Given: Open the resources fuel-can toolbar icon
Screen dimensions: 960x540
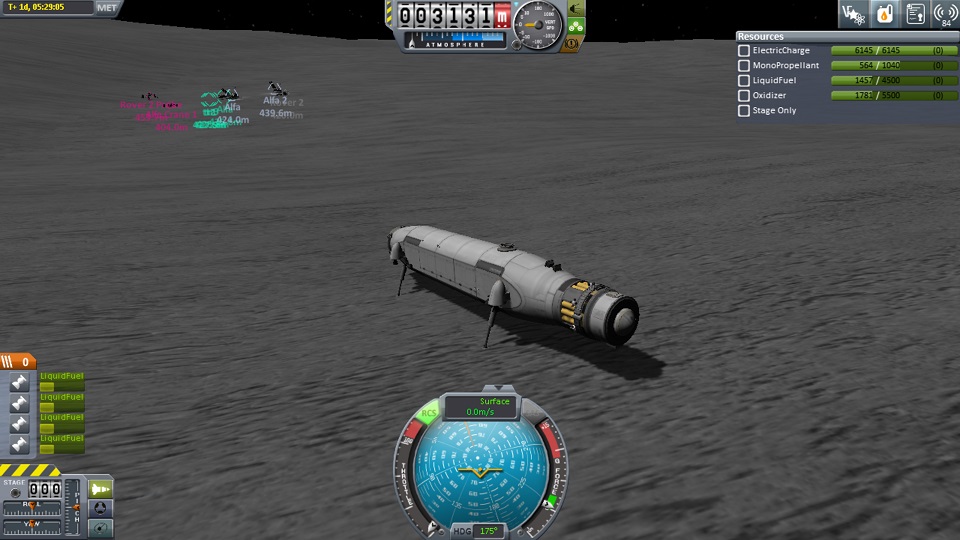Looking at the screenshot, I should click(x=884, y=13).
